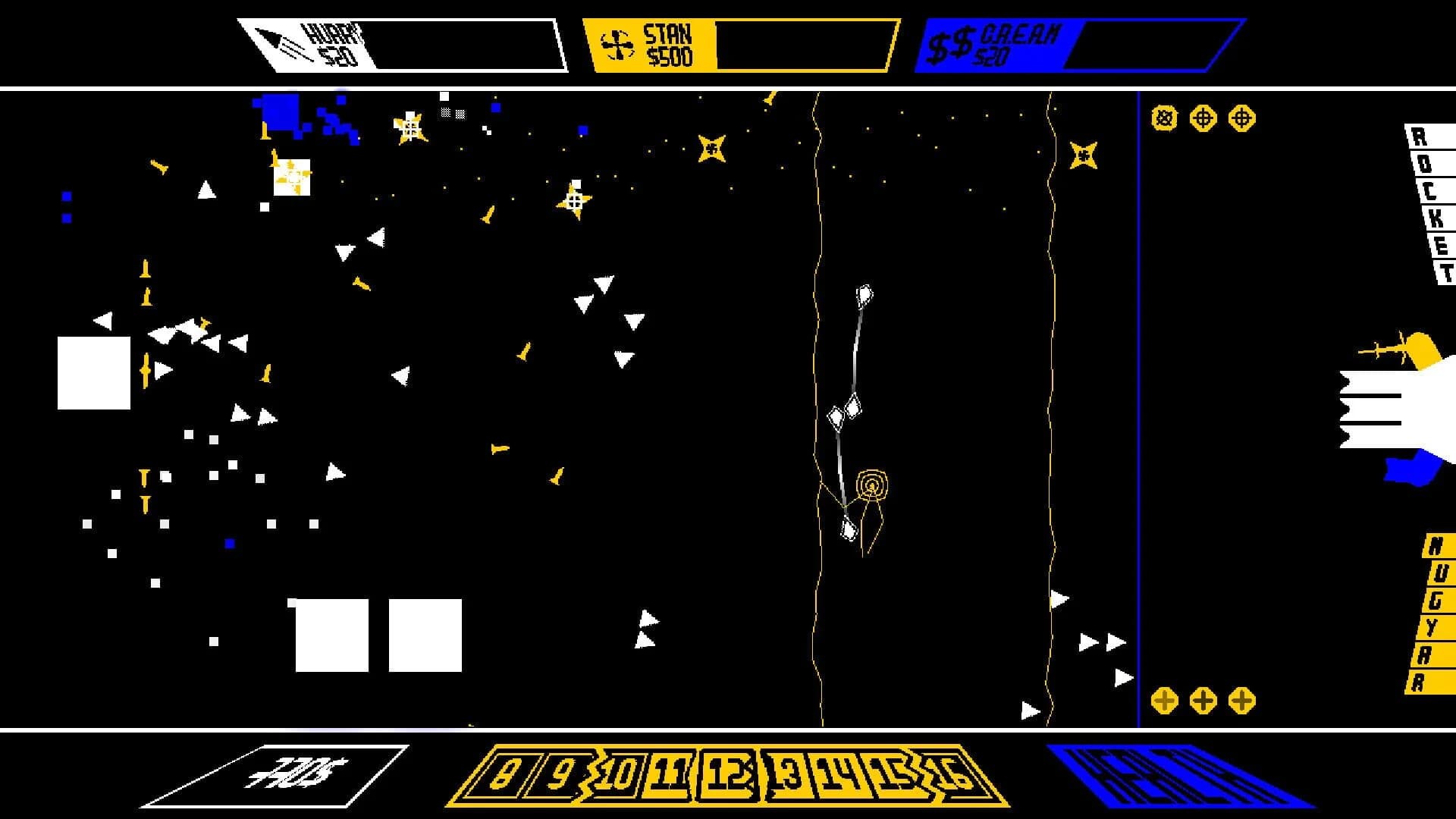Click the rightmost plus icon in bottom-right panel
The height and width of the screenshot is (819, 1456).
point(1244,701)
